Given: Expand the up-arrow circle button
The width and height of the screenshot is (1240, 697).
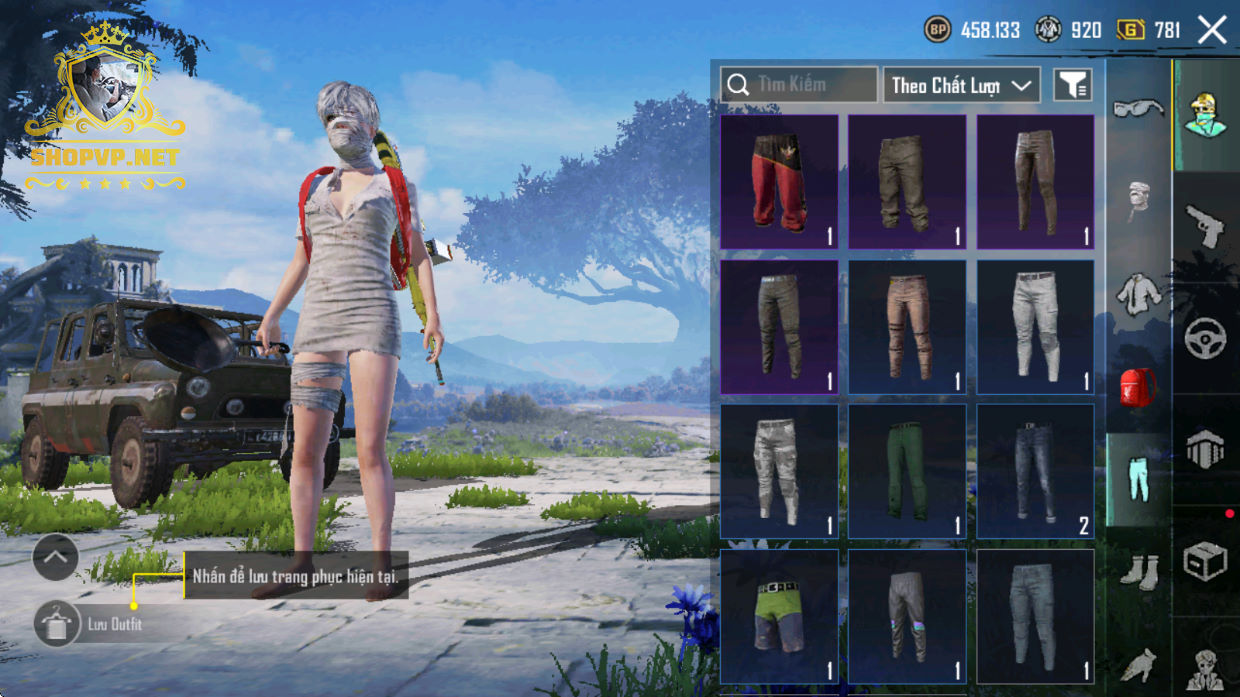Looking at the screenshot, I should pos(56,558).
